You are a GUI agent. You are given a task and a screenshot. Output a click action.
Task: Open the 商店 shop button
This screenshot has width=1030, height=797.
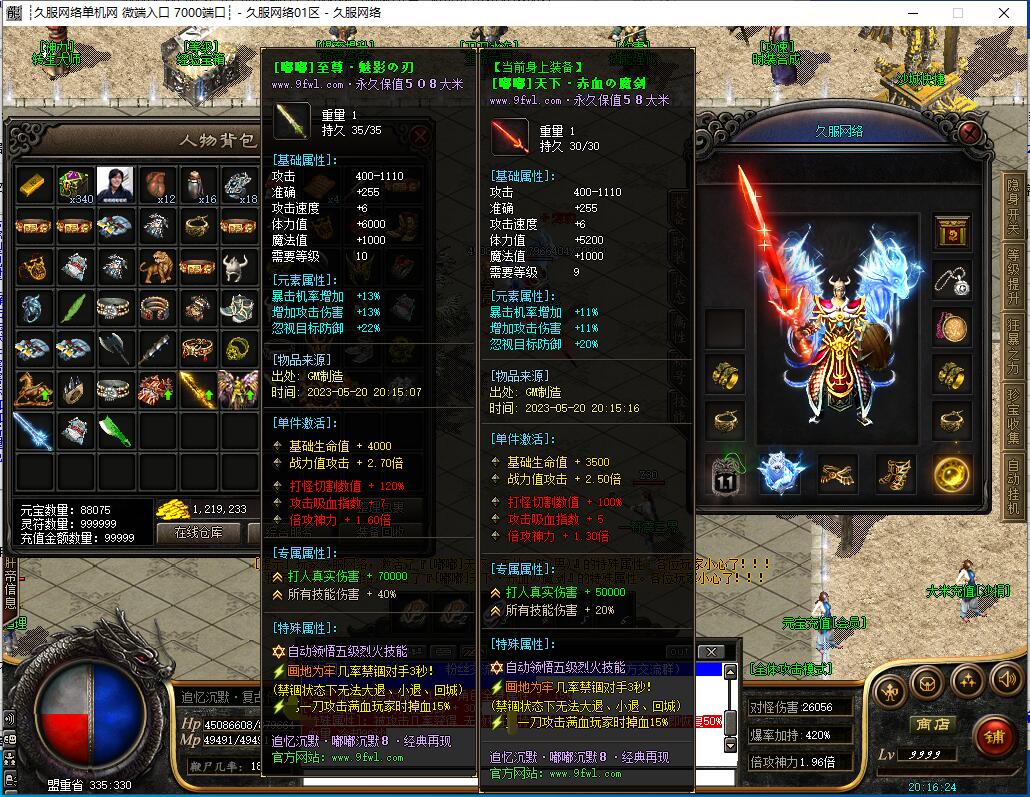pos(931,725)
